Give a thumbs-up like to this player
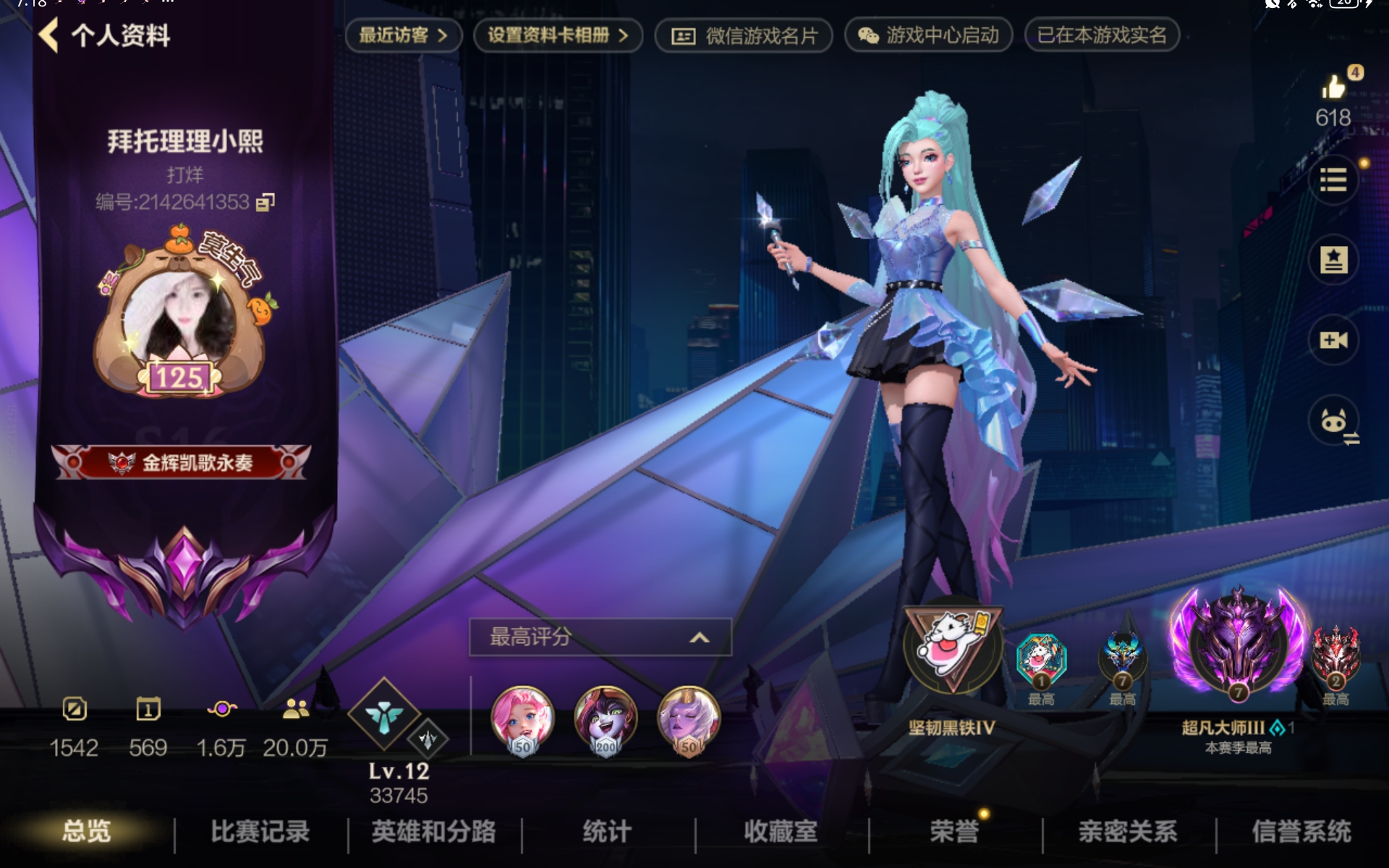 (x=1334, y=87)
